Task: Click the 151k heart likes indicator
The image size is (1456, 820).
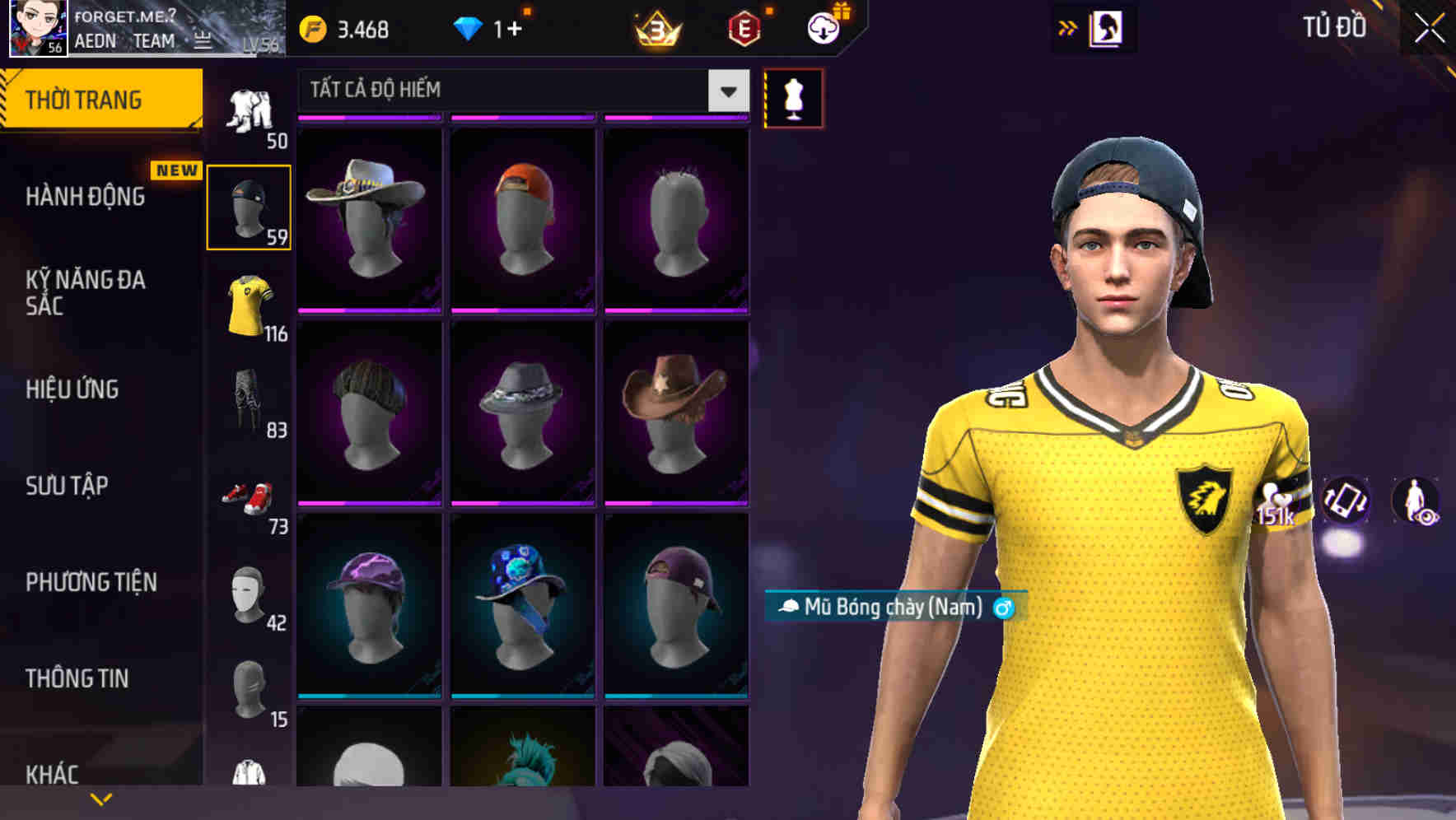Action: click(x=1276, y=502)
